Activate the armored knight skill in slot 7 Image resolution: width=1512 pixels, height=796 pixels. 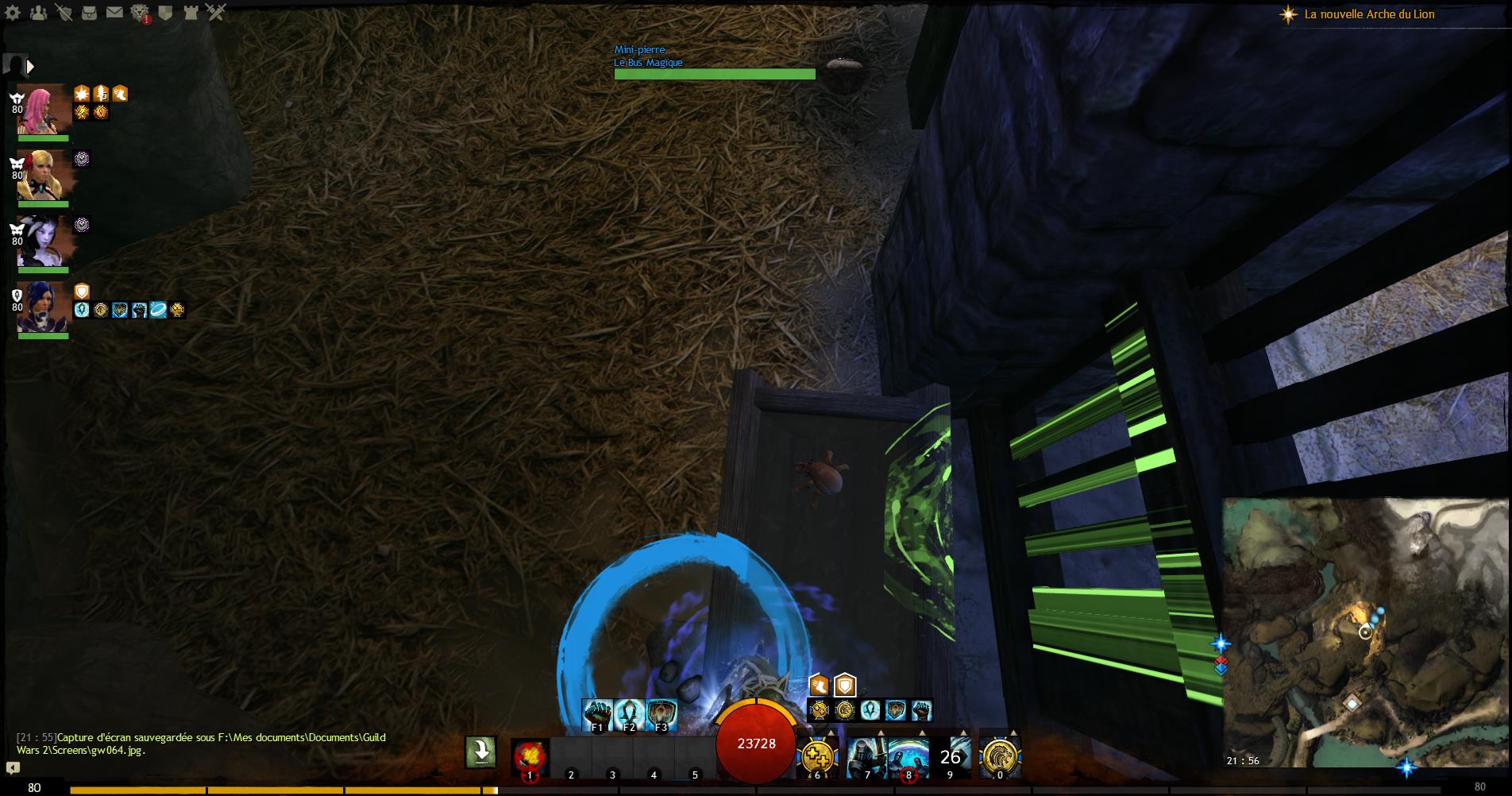pyautogui.click(x=866, y=755)
